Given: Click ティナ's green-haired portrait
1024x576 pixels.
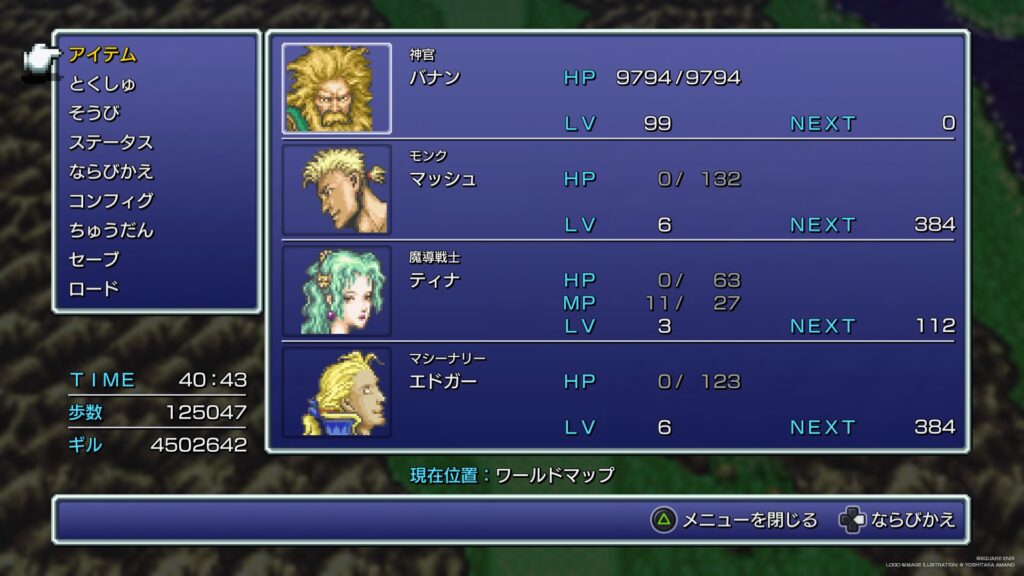Looking at the screenshot, I should [x=336, y=291].
